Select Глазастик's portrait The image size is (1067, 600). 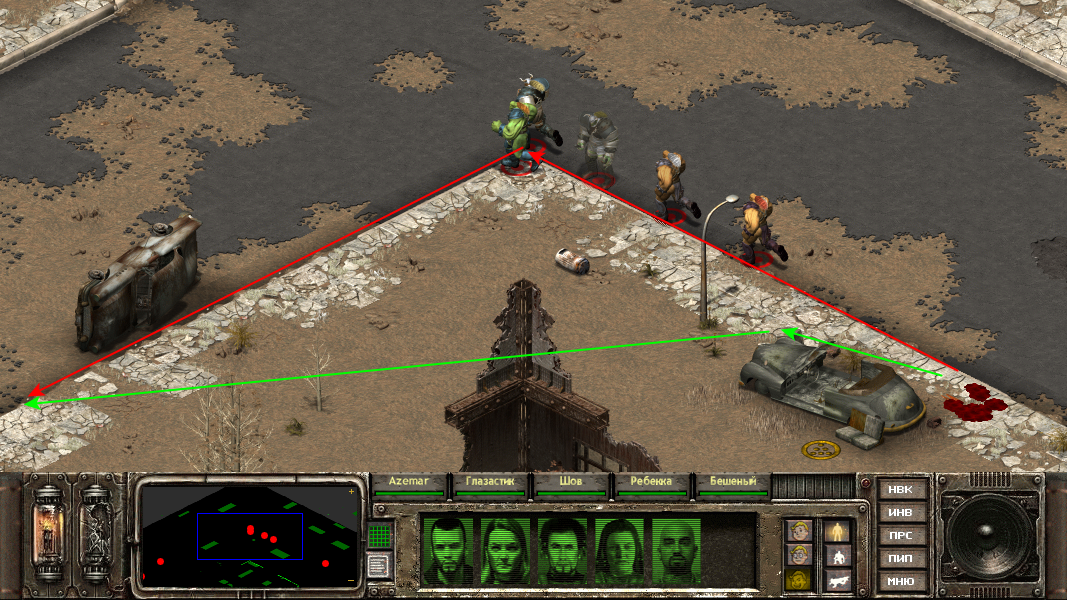(506, 550)
